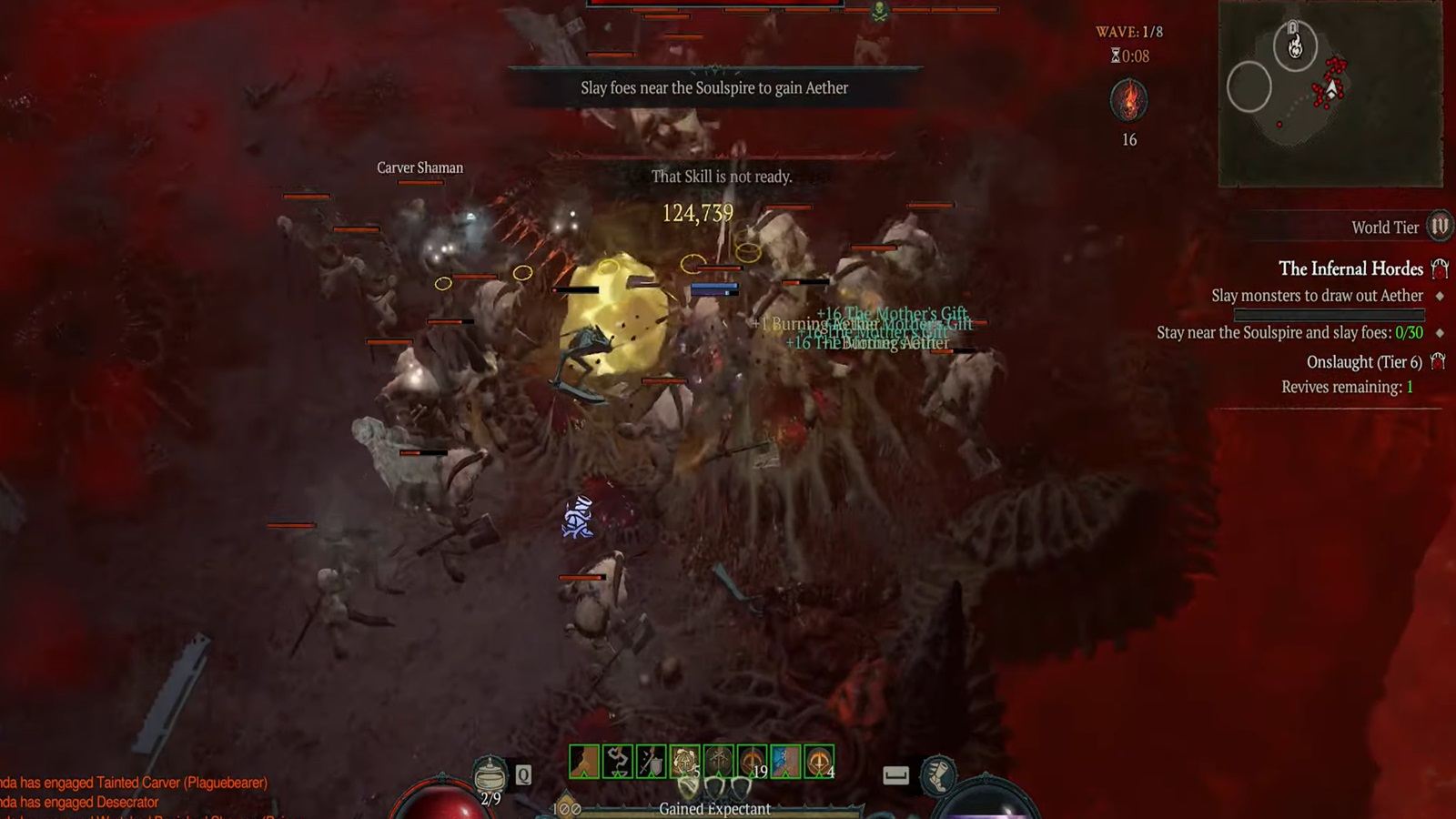This screenshot has height=819, width=1456.
Task: Click 'The Infernal Hordes' panel title
Action: coord(1351,269)
